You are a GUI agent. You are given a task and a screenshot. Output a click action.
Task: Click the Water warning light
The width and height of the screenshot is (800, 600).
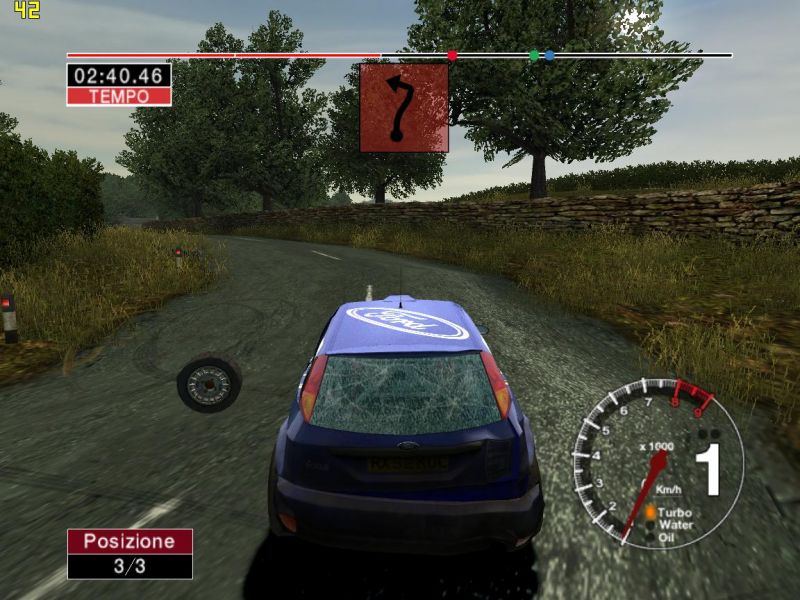pyautogui.click(x=650, y=524)
